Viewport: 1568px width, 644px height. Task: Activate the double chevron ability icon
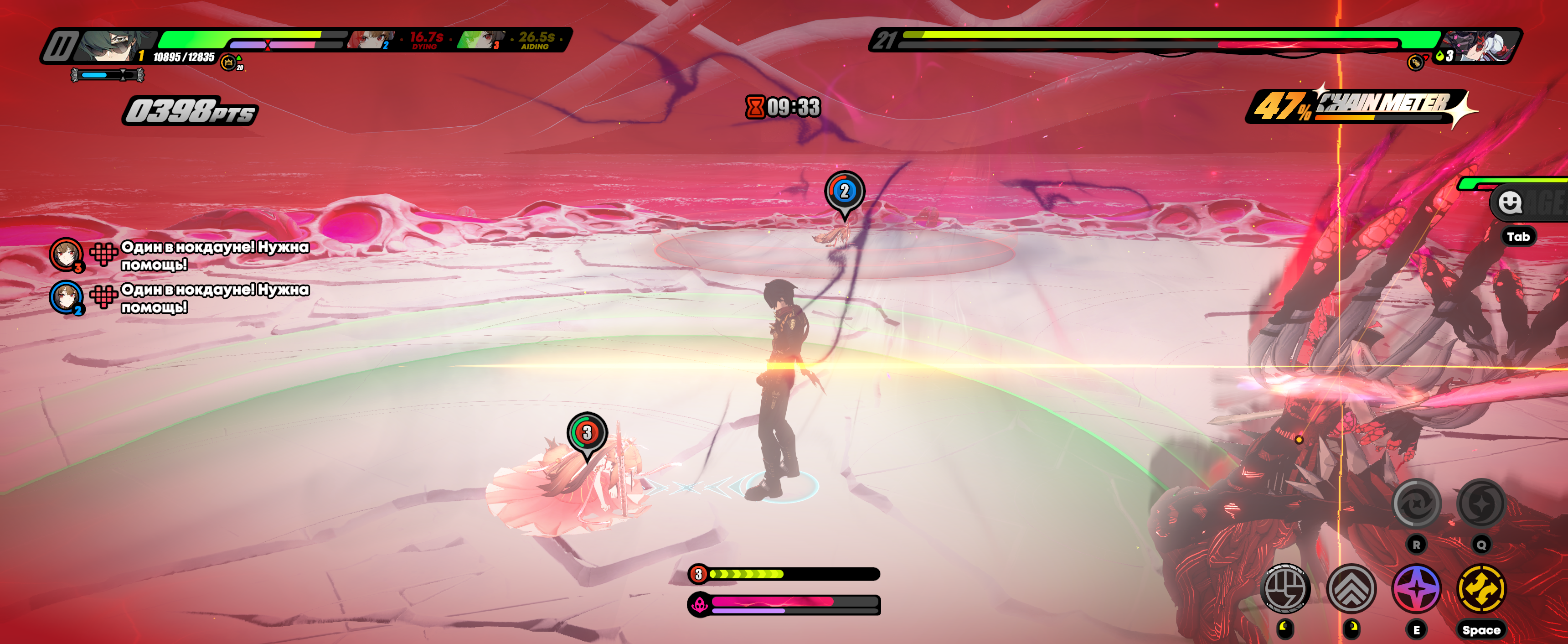(x=1351, y=589)
